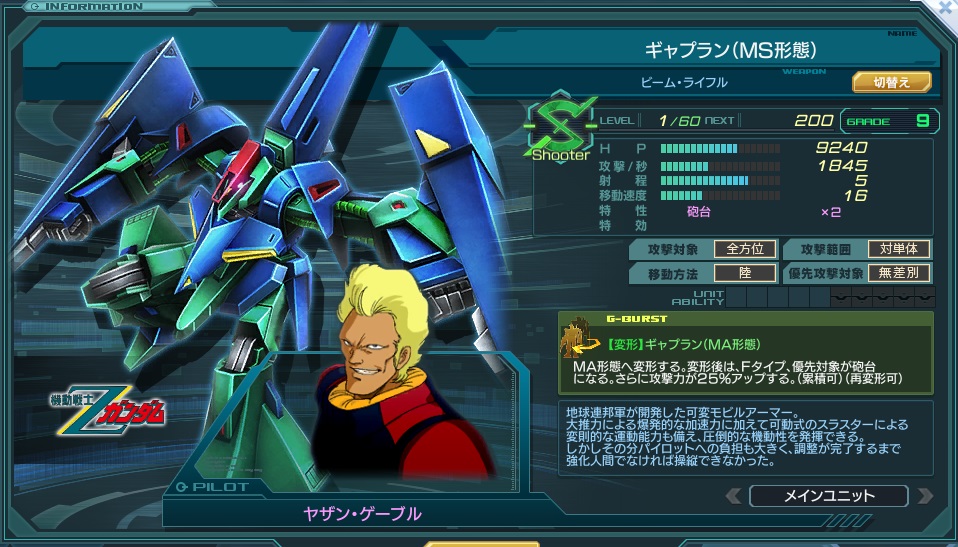The height and width of the screenshot is (547, 958).
Task: Click the 切替え weapon switch button
Action: tap(891, 82)
